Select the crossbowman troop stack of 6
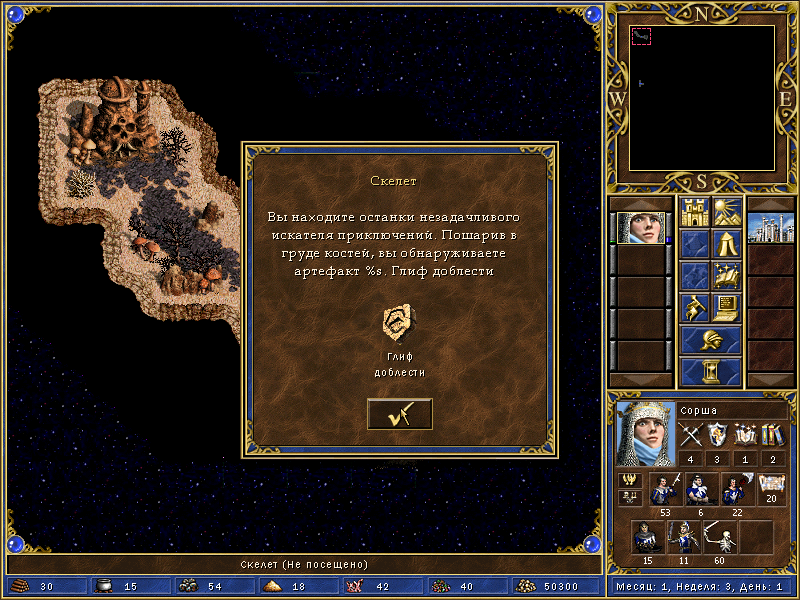Viewport: 800px width, 600px height. pos(701,490)
